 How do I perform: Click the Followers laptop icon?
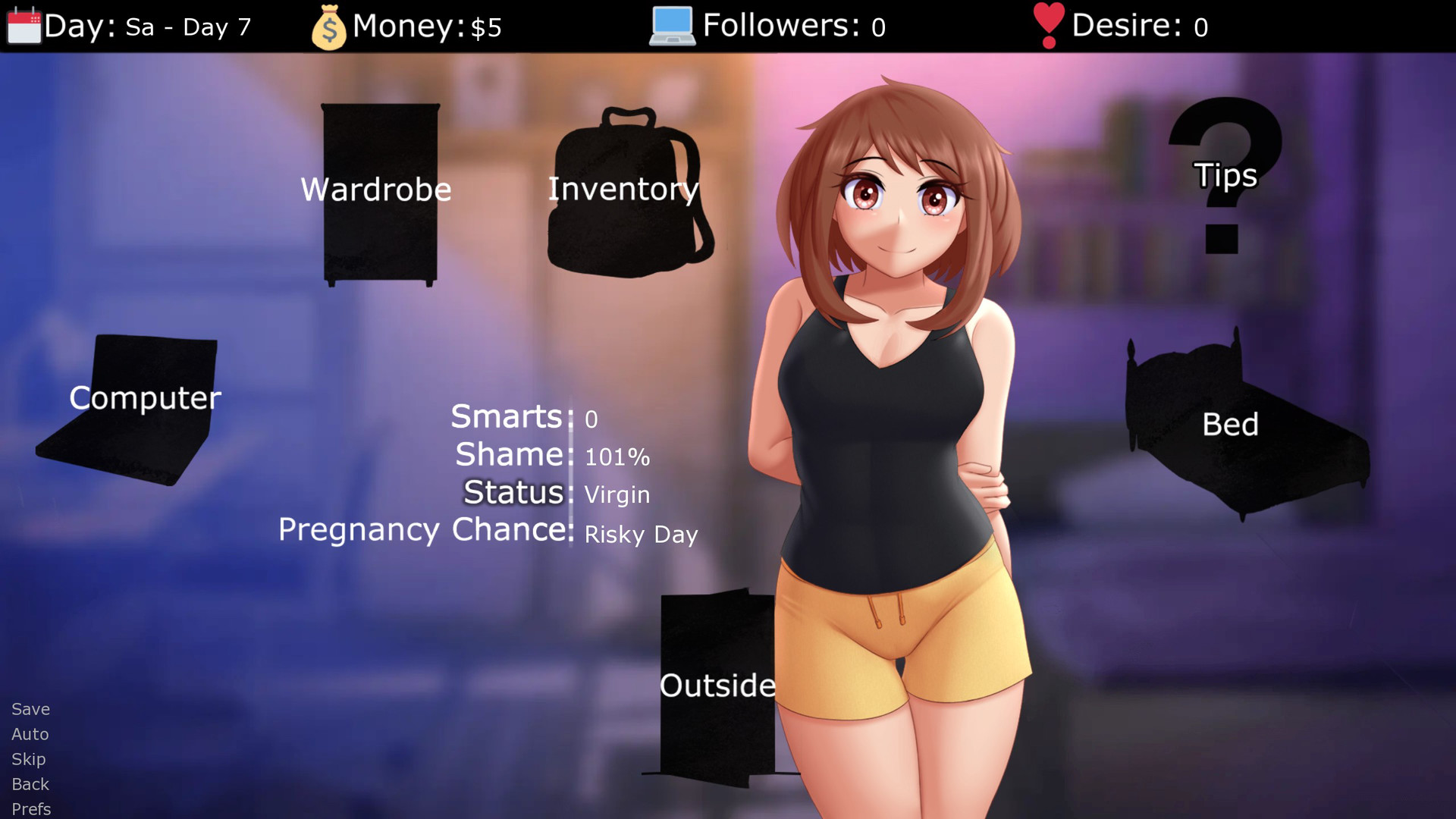tap(673, 24)
